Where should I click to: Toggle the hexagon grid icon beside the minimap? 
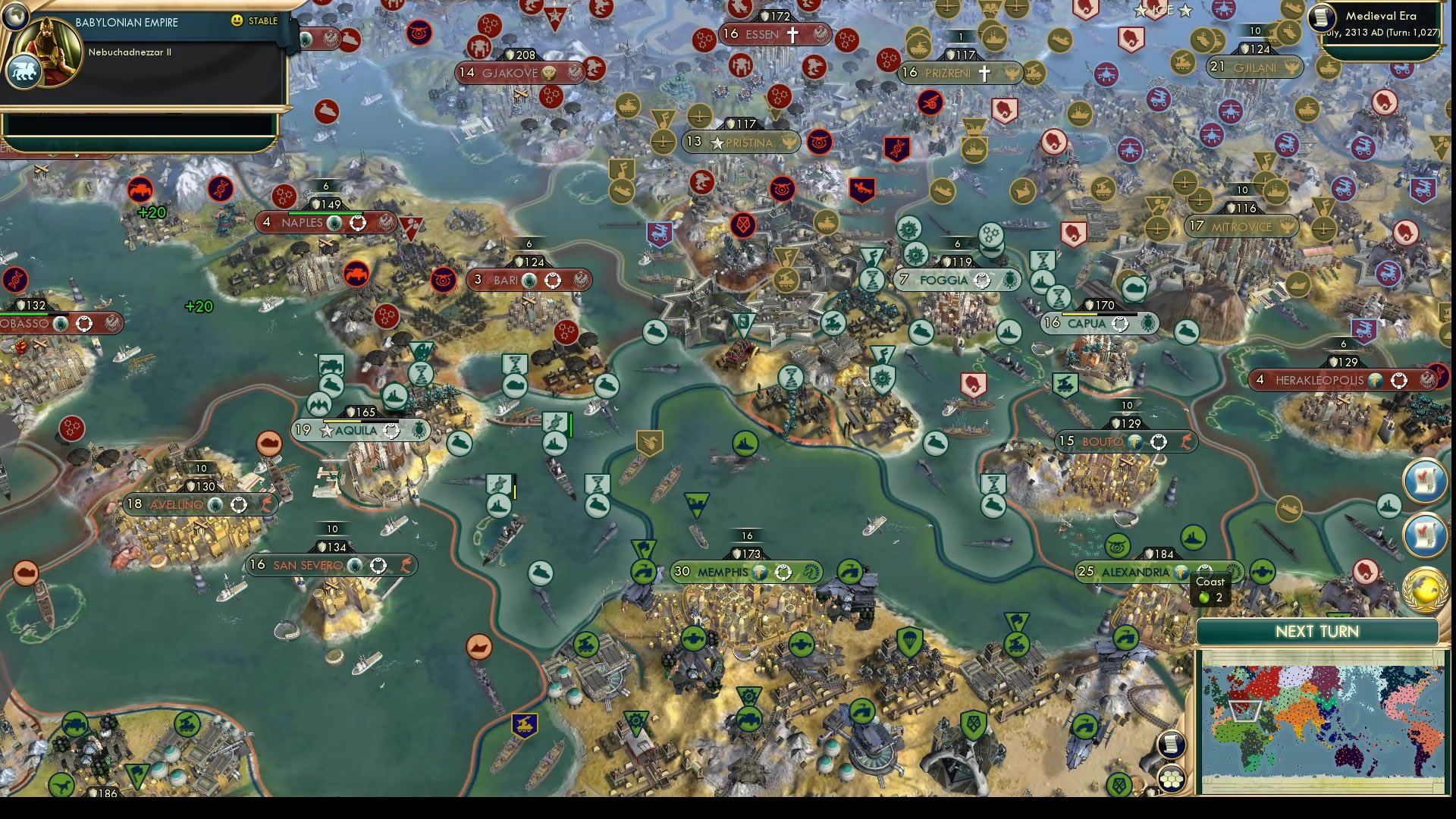1172,780
